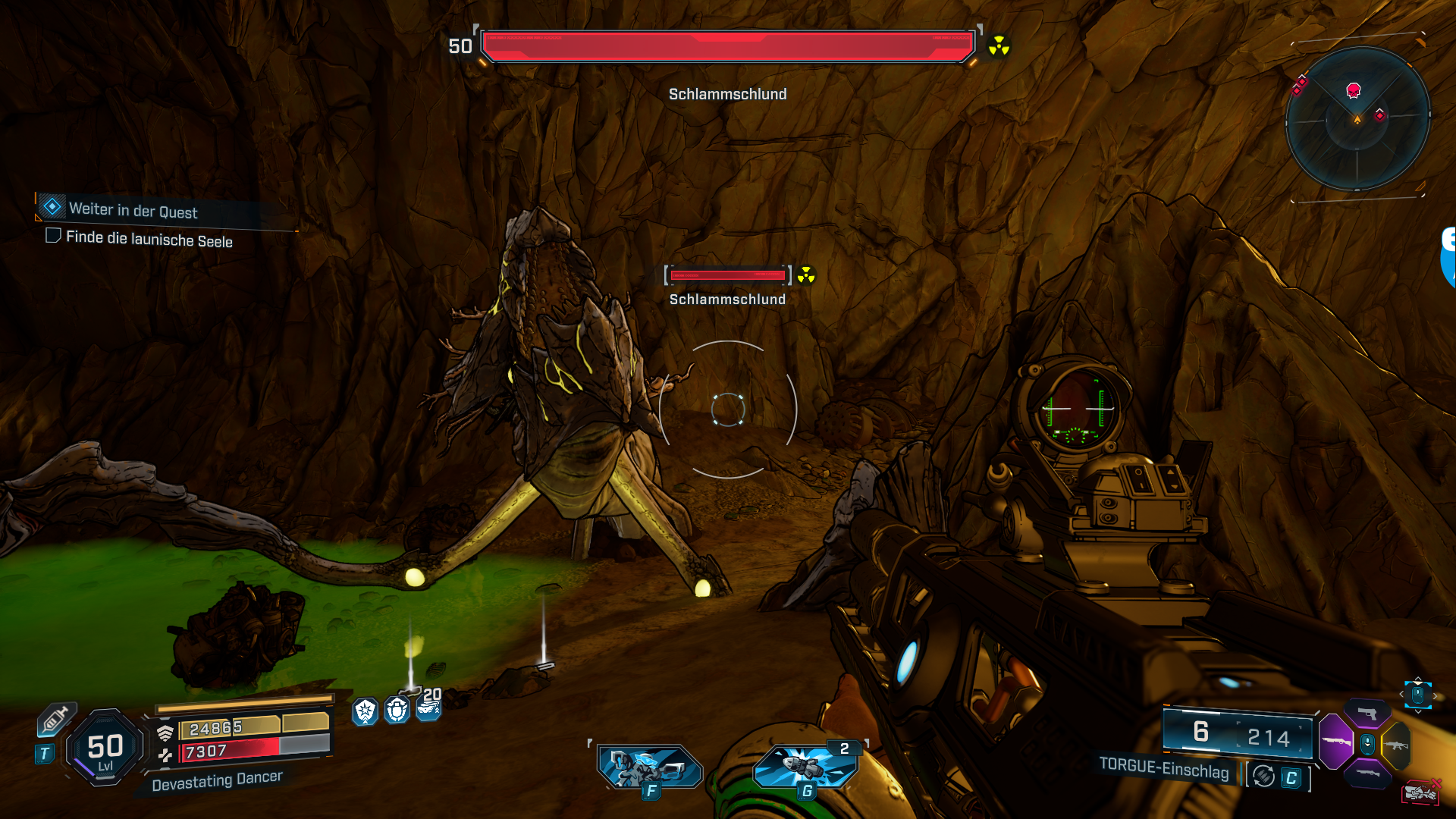Image resolution: width=1456 pixels, height=819 pixels.
Task: Use the repkit syringe icon
Action: (56, 719)
